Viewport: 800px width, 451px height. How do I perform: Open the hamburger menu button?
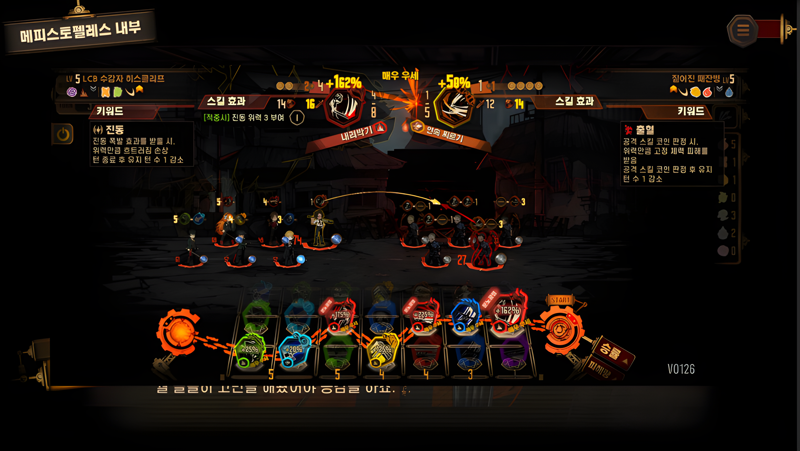pos(742,30)
